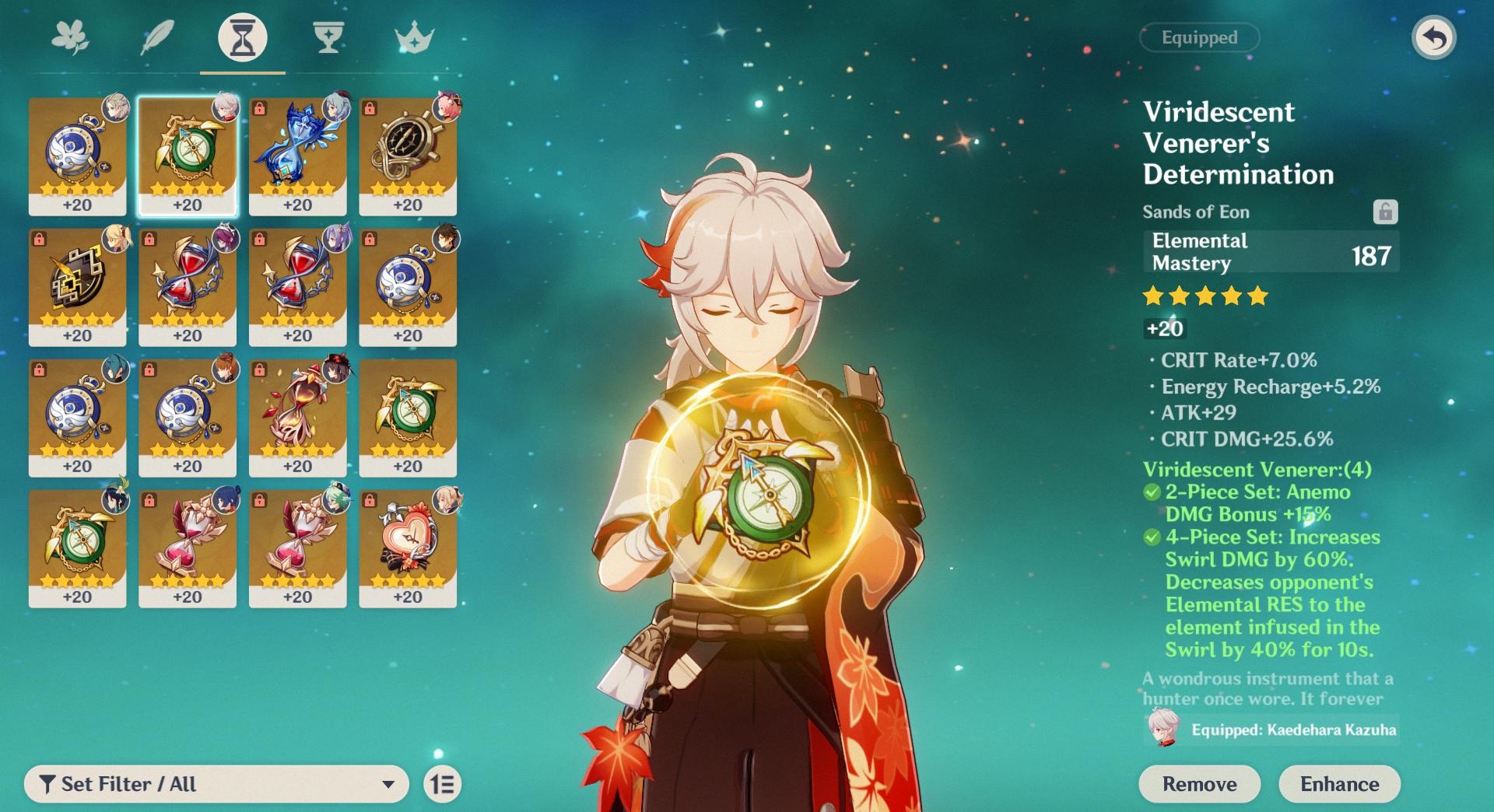Select the dark ship wheel sands
This screenshot has width=1494, height=812.
[x=408, y=156]
